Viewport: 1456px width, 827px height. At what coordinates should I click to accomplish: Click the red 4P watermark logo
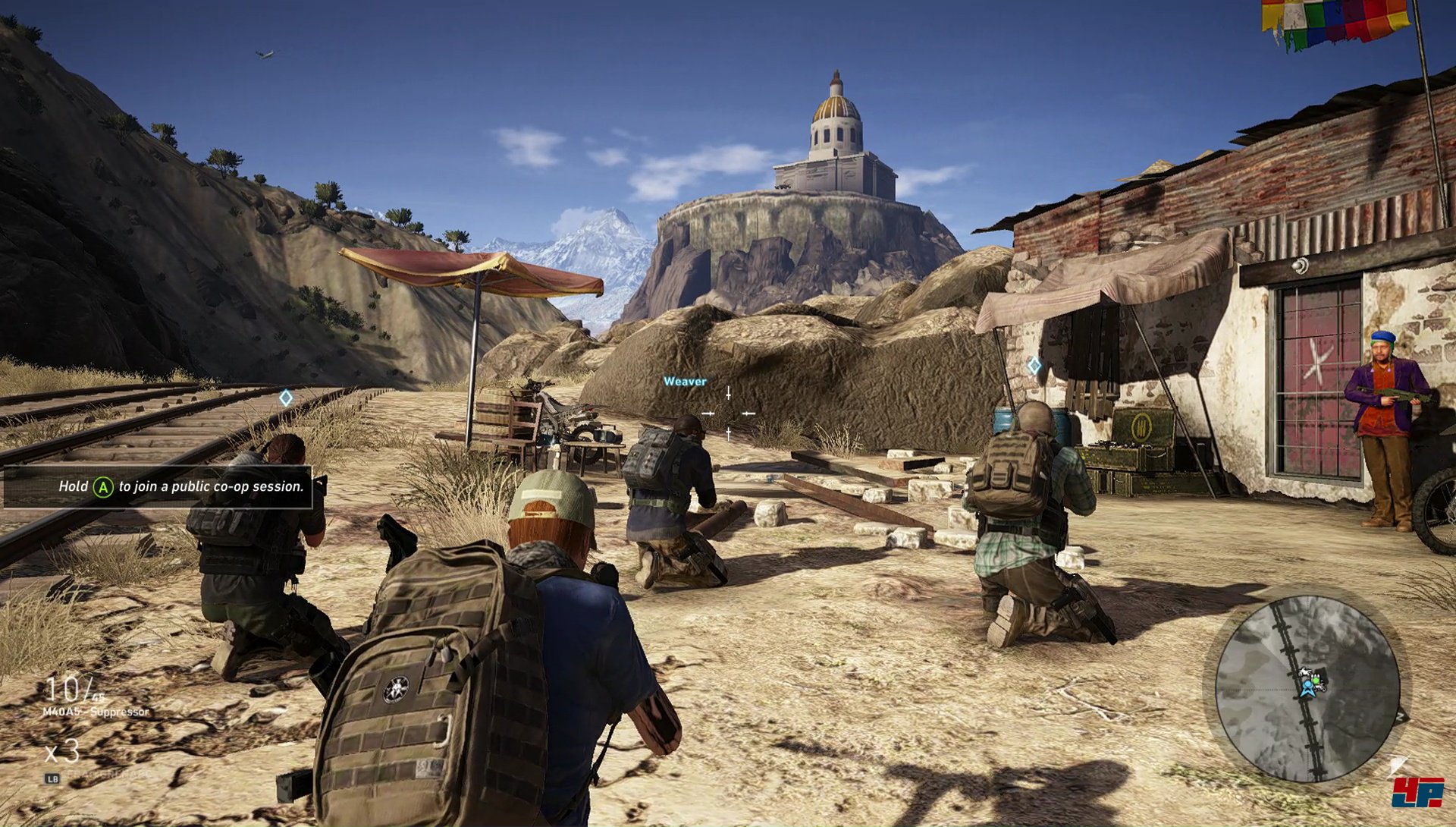pyautogui.click(x=1417, y=793)
